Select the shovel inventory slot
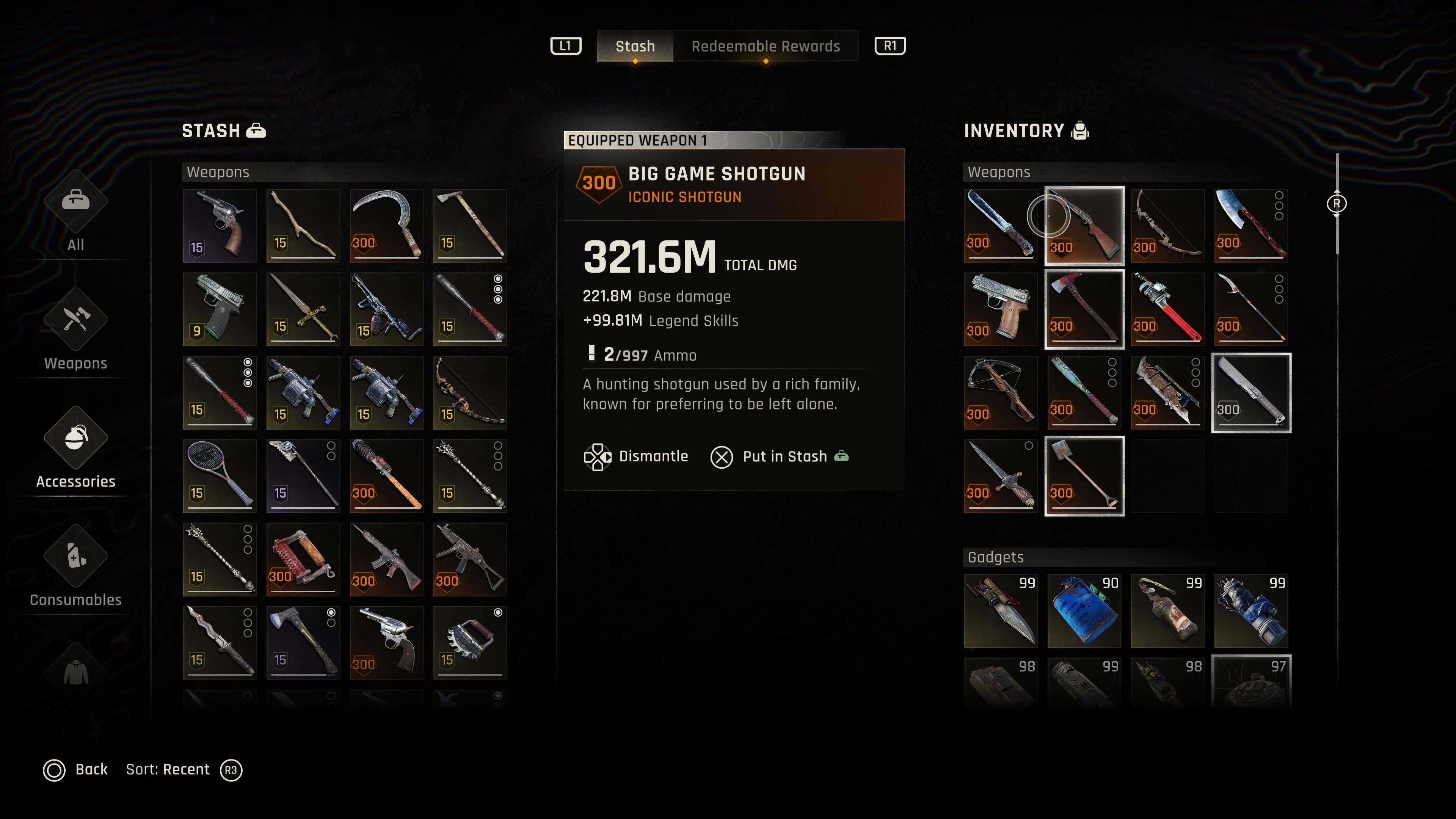This screenshot has width=1456, height=819. 1084,476
